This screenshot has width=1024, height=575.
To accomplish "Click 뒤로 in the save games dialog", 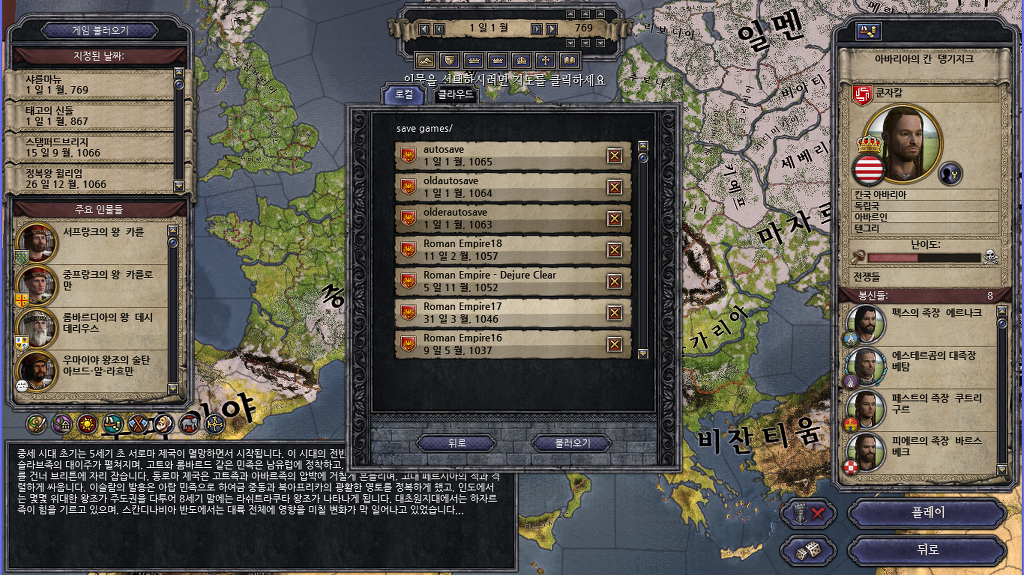I will coord(456,442).
